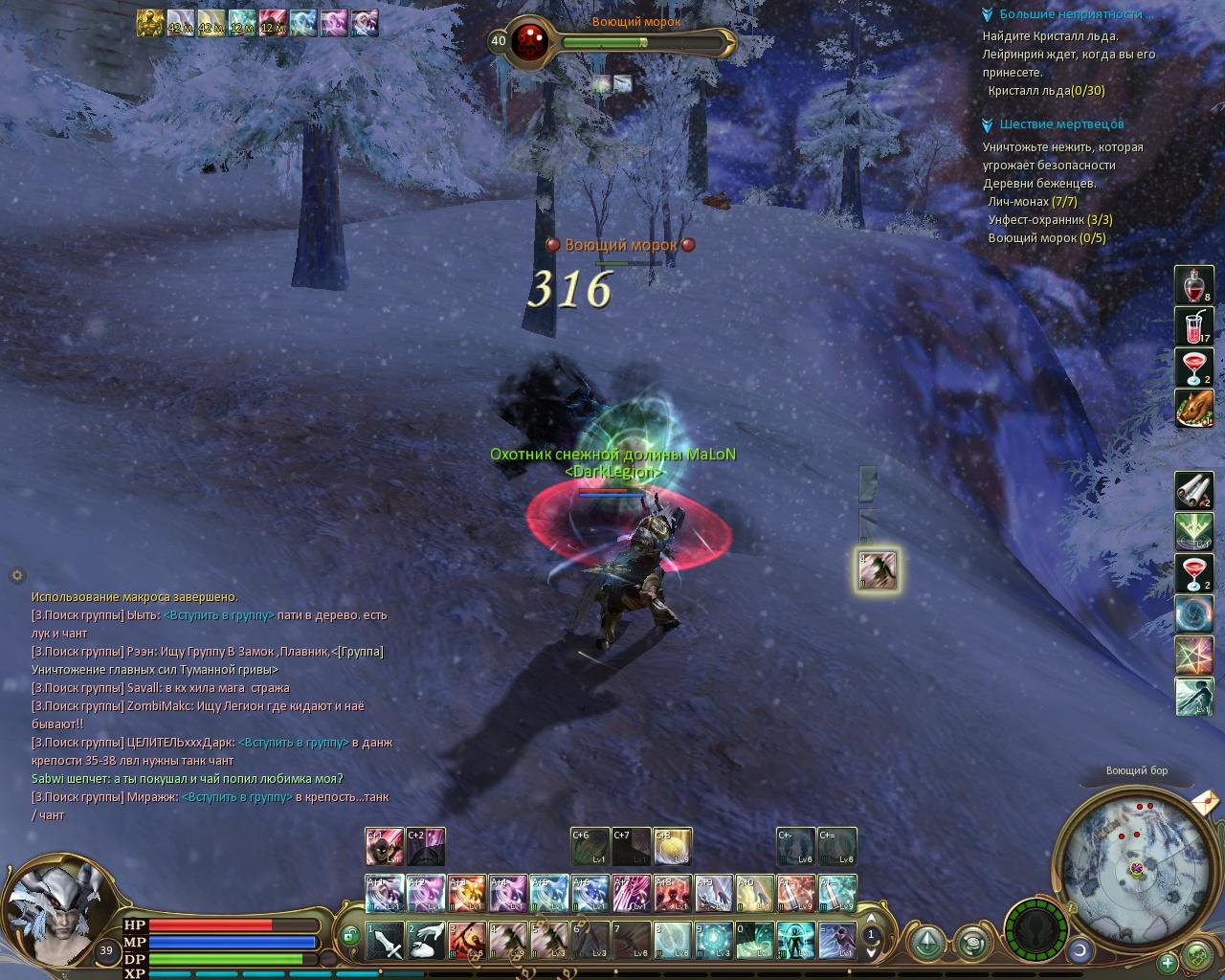Open chat settings gear icon

[16, 575]
